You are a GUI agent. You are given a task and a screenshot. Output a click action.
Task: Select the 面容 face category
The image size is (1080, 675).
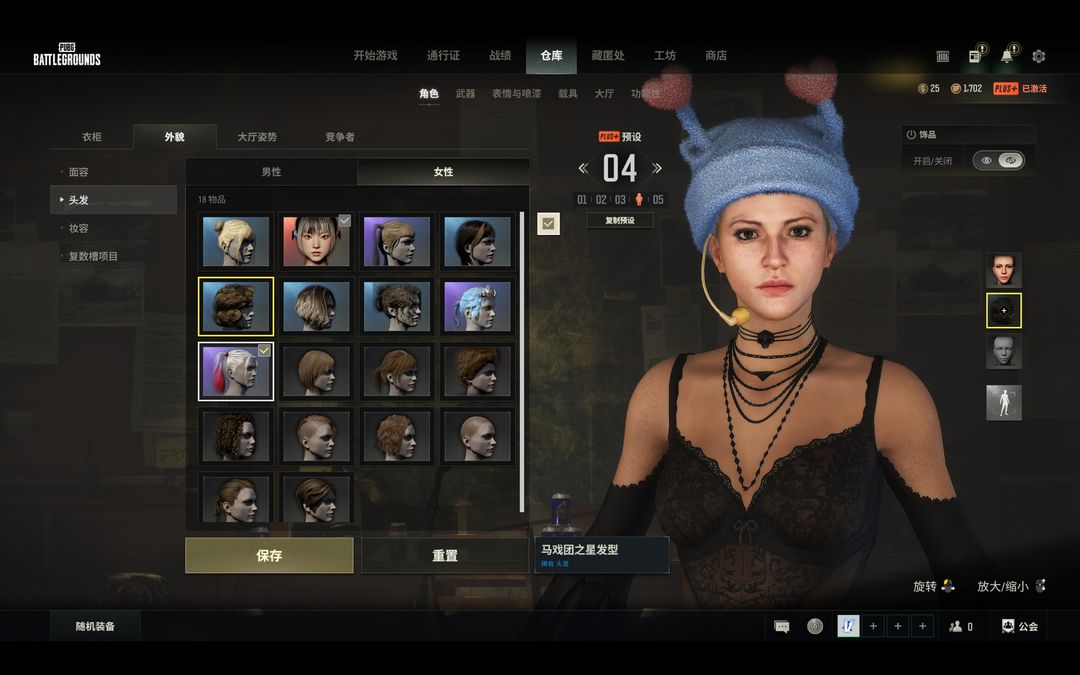[79, 172]
